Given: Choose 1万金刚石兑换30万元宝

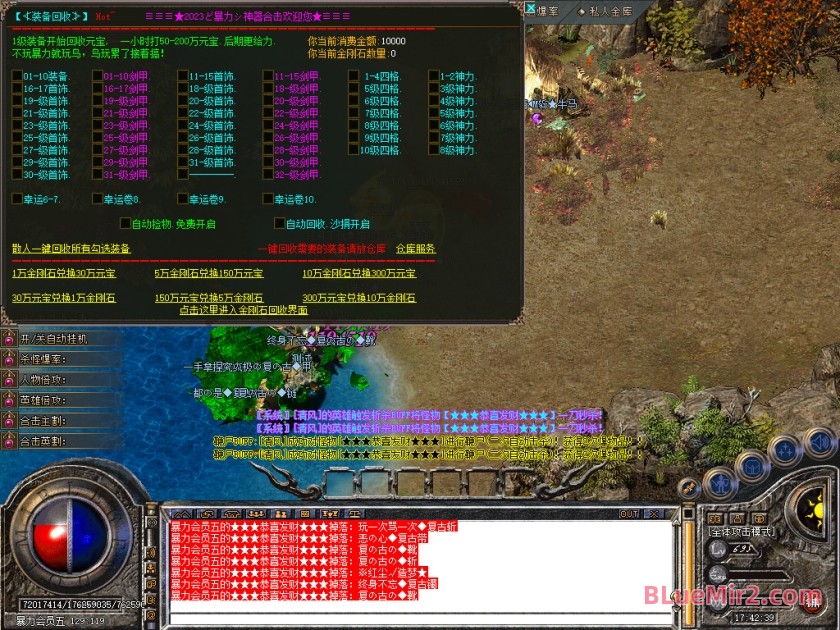Looking at the screenshot, I should pos(63,273).
